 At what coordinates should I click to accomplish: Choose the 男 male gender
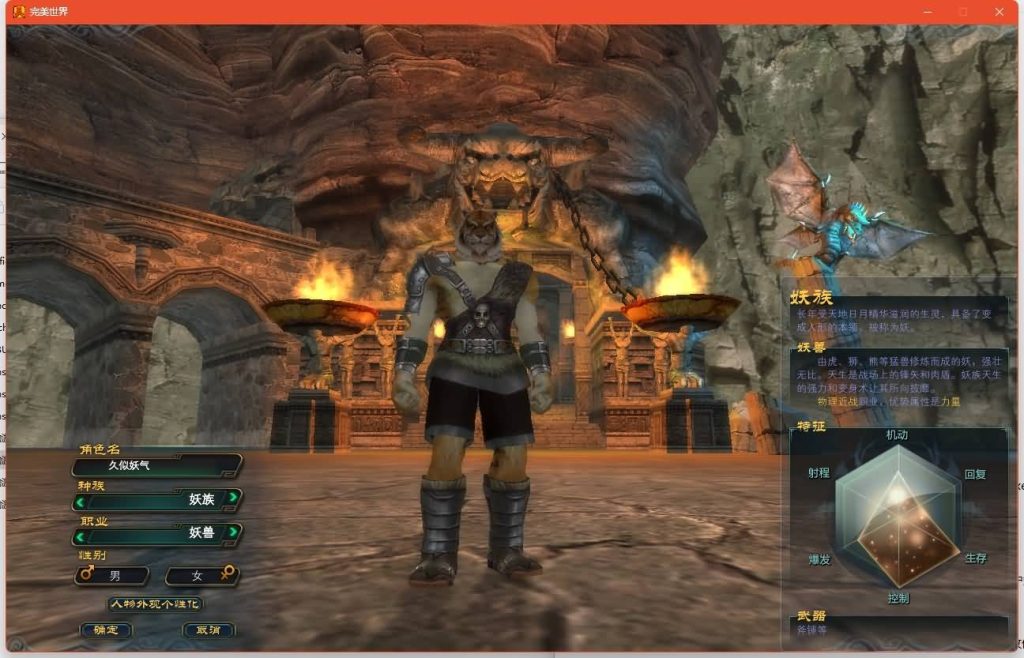tap(112, 575)
